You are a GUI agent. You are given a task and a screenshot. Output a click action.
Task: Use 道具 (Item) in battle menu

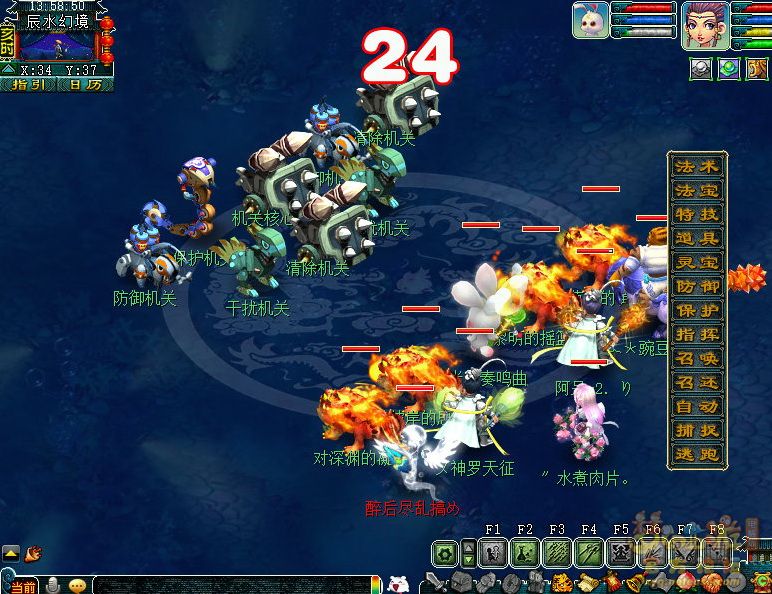point(697,238)
